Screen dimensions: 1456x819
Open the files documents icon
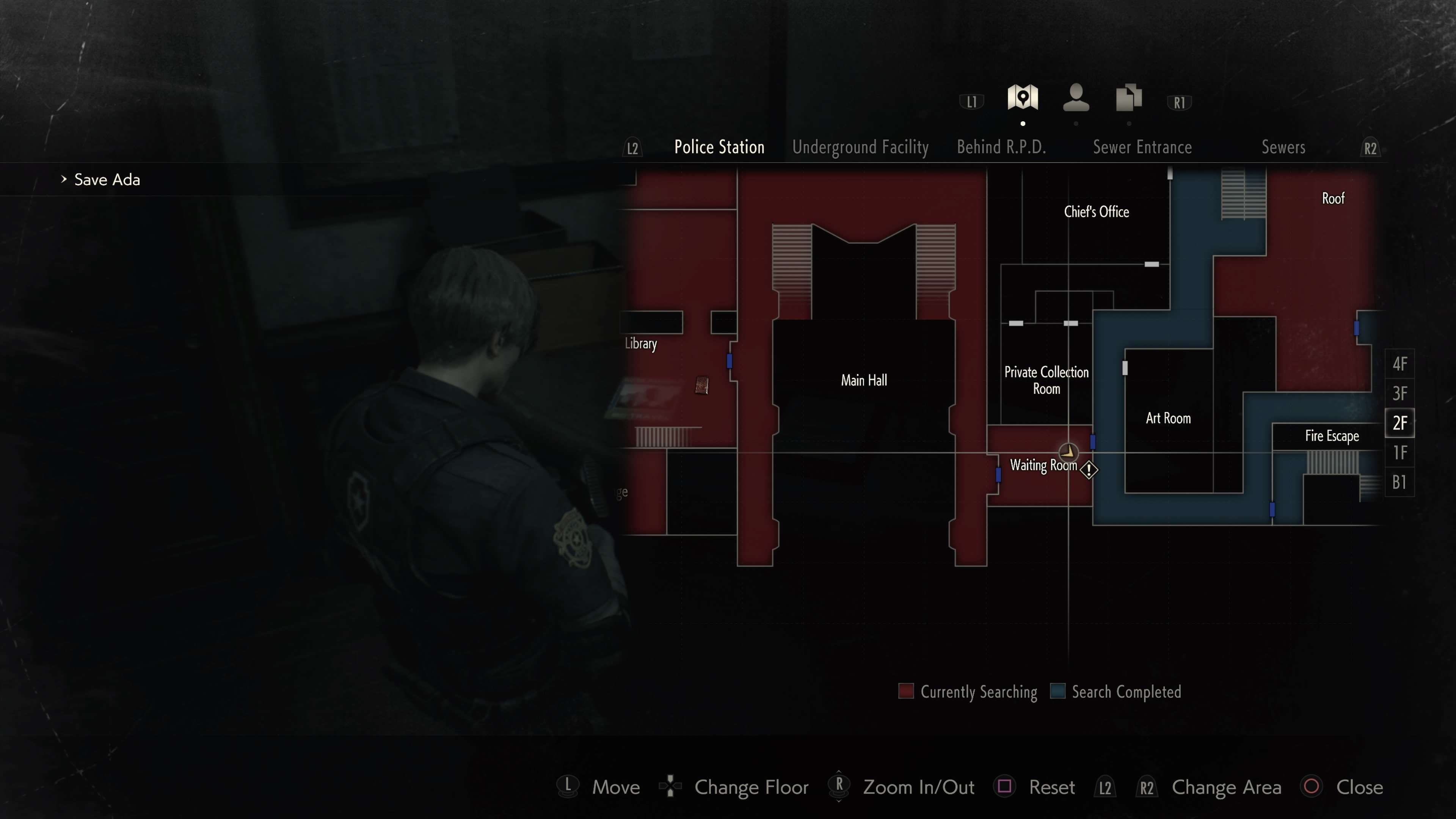[1129, 98]
